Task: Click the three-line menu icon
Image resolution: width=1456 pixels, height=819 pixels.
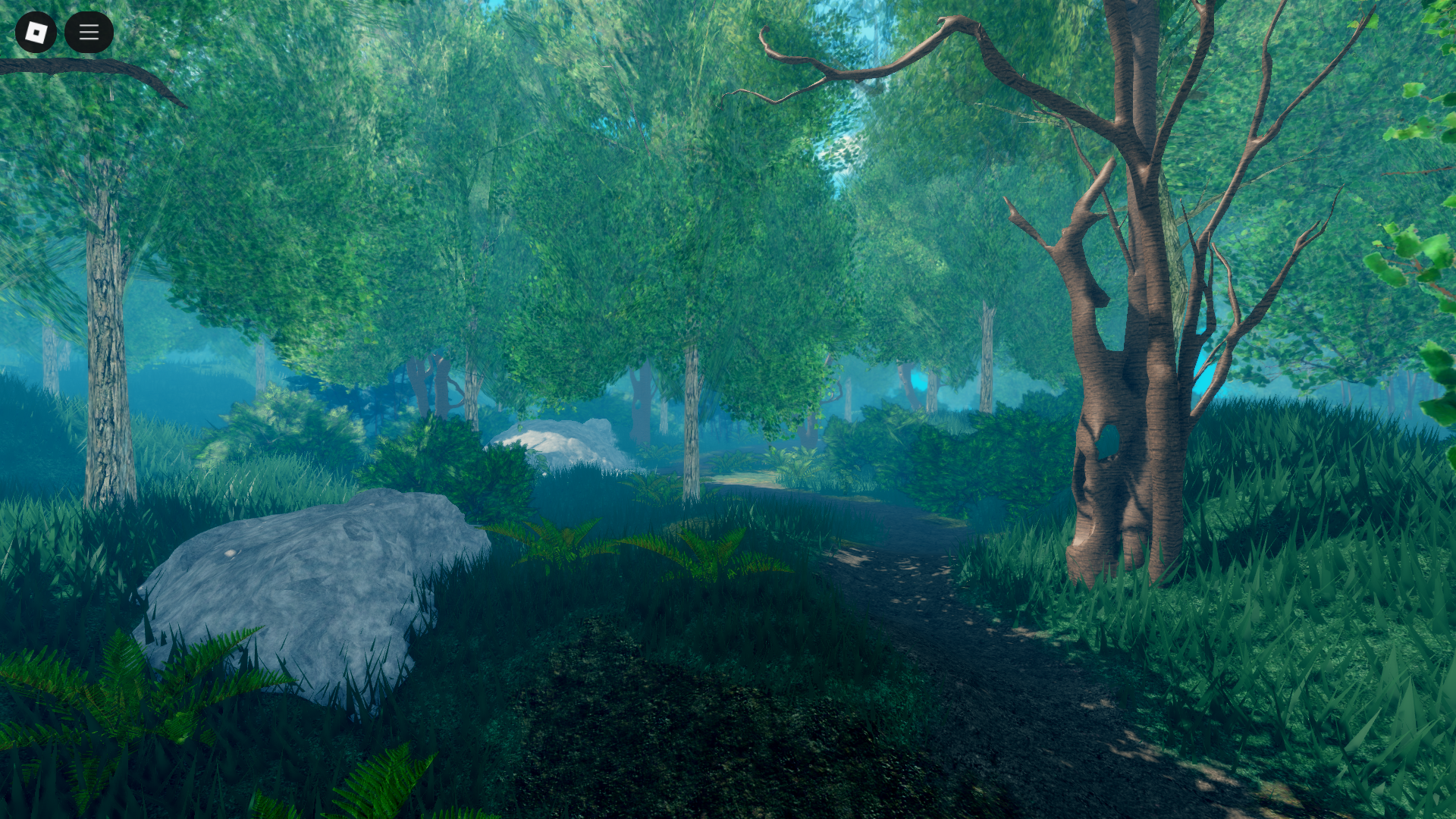Action: coord(89,33)
